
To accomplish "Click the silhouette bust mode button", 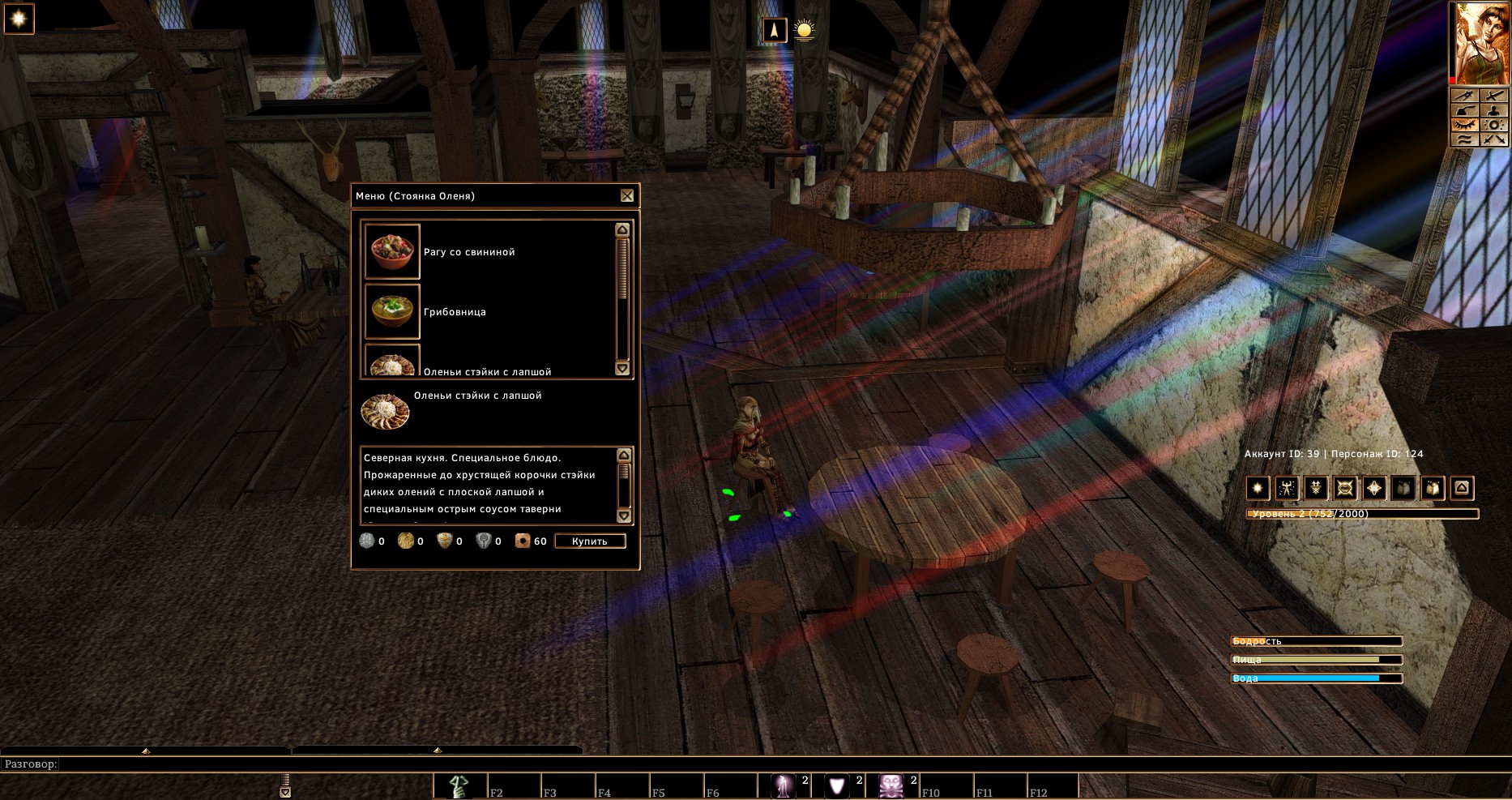I will (1493, 111).
